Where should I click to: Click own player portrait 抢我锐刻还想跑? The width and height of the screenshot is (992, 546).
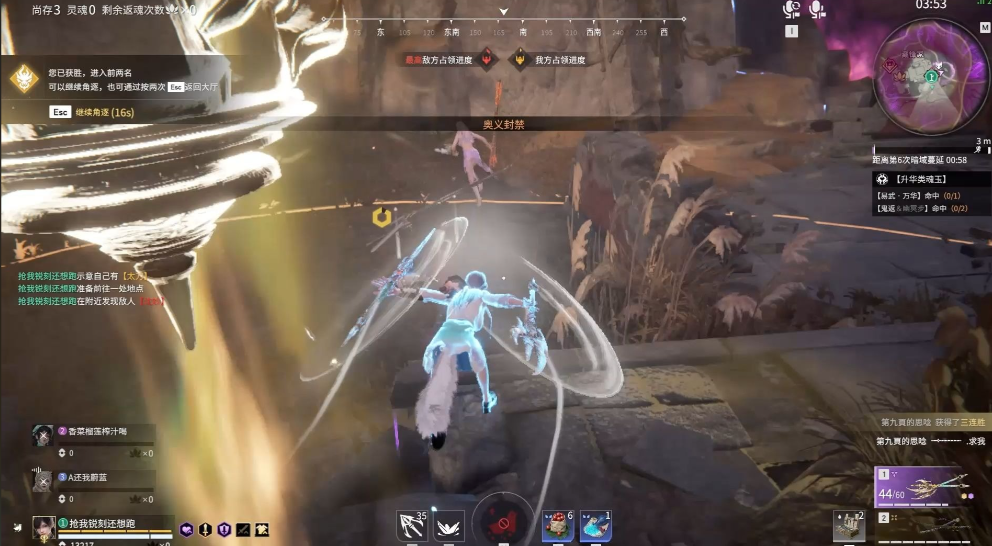click(44, 527)
